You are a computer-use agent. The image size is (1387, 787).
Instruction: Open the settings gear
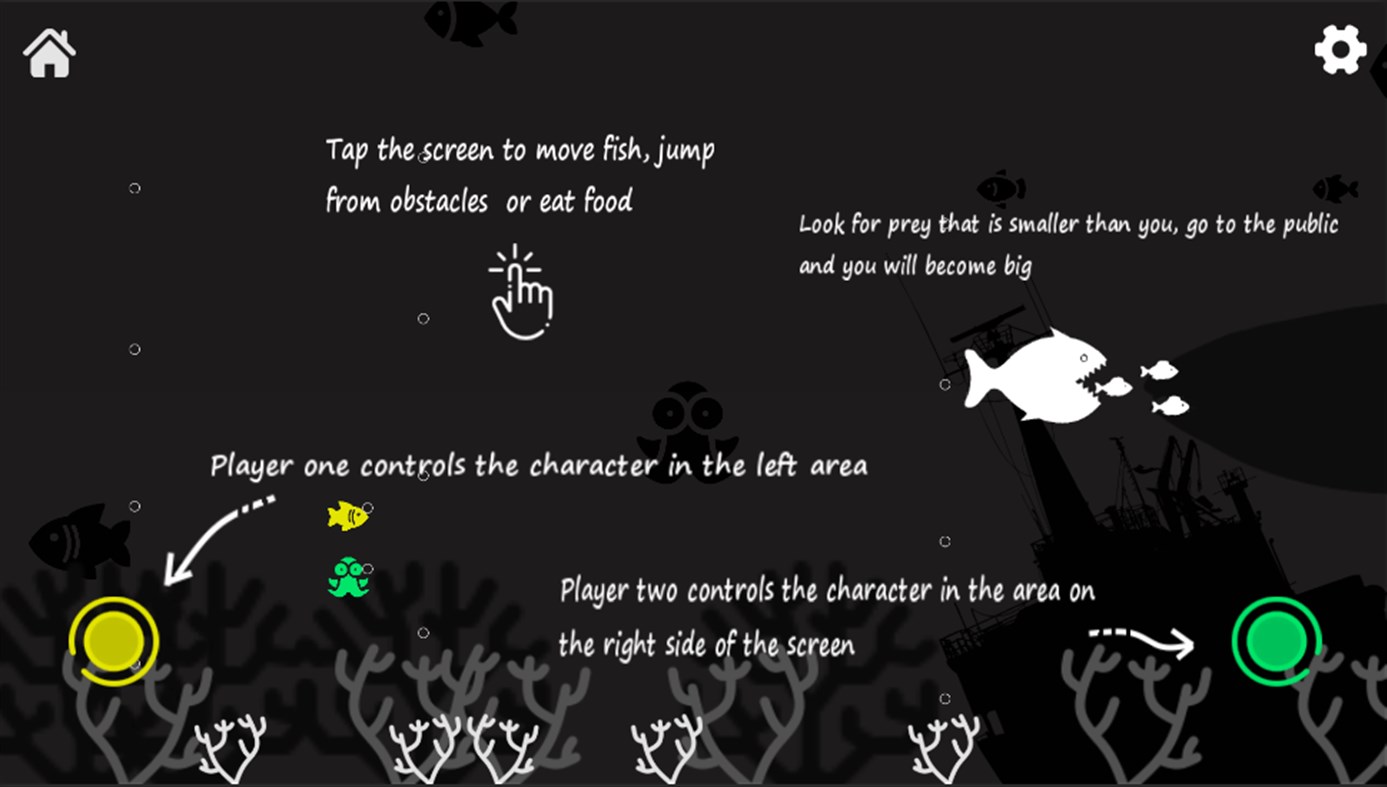tap(1338, 47)
